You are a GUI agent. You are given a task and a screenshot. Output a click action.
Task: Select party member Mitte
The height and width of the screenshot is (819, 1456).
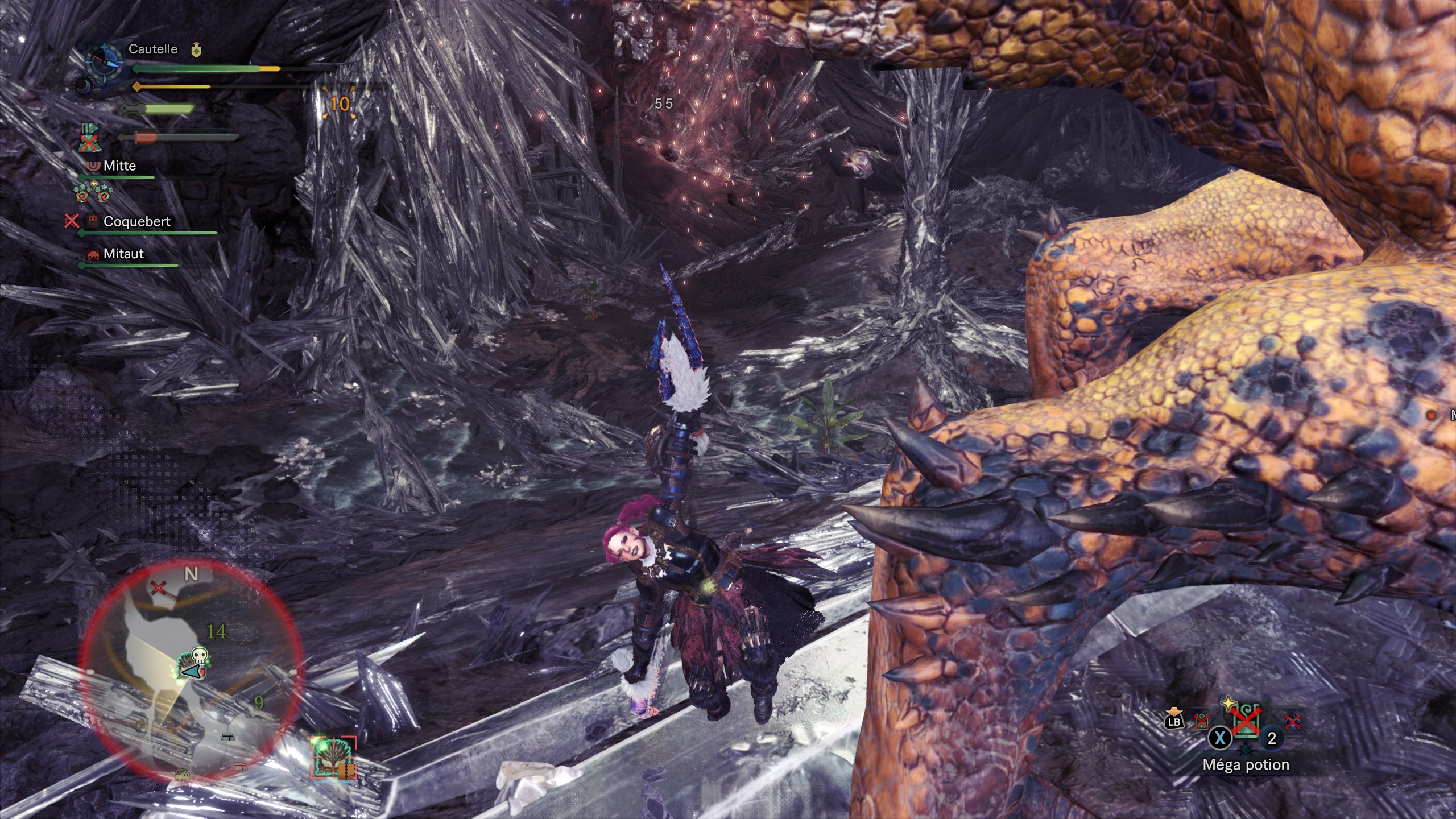(119, 166)
